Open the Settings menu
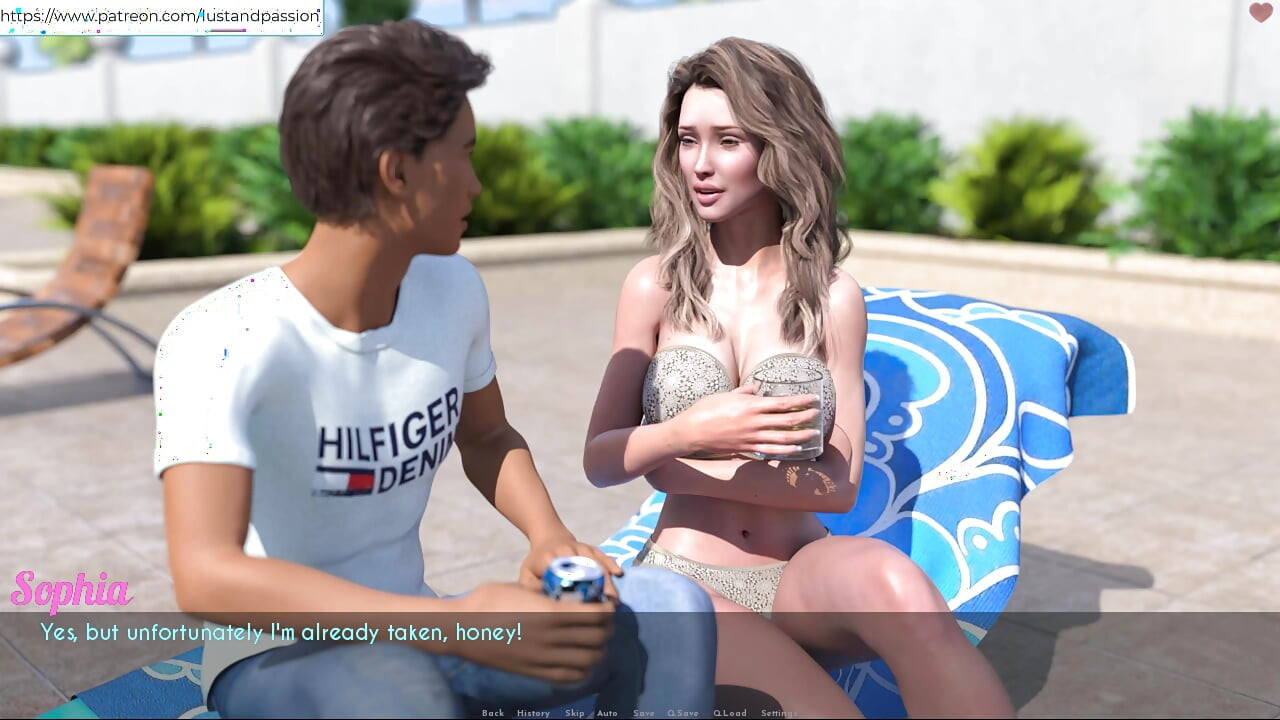 [779, 713]
